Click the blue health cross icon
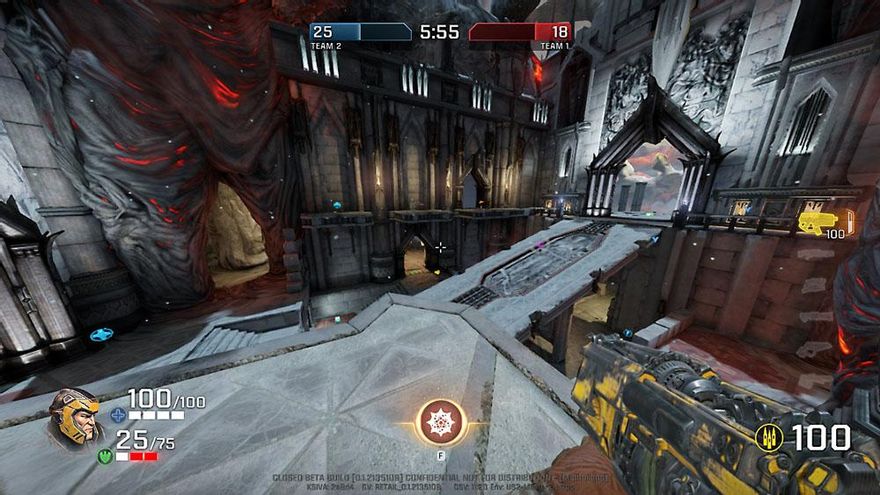880x495 pixels. click(x=118, y=414)
